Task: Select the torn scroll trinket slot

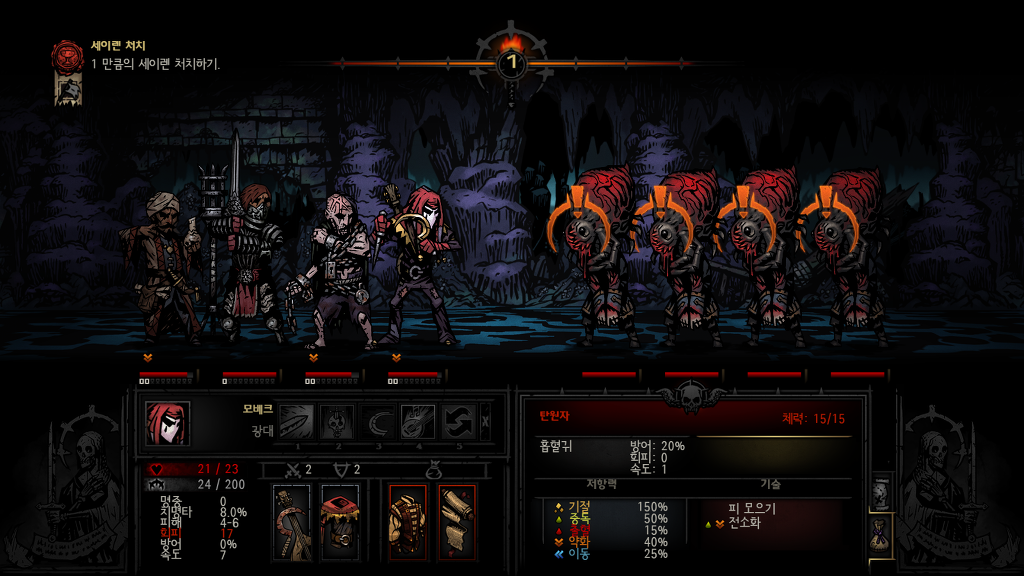Action: coord(457,522)
